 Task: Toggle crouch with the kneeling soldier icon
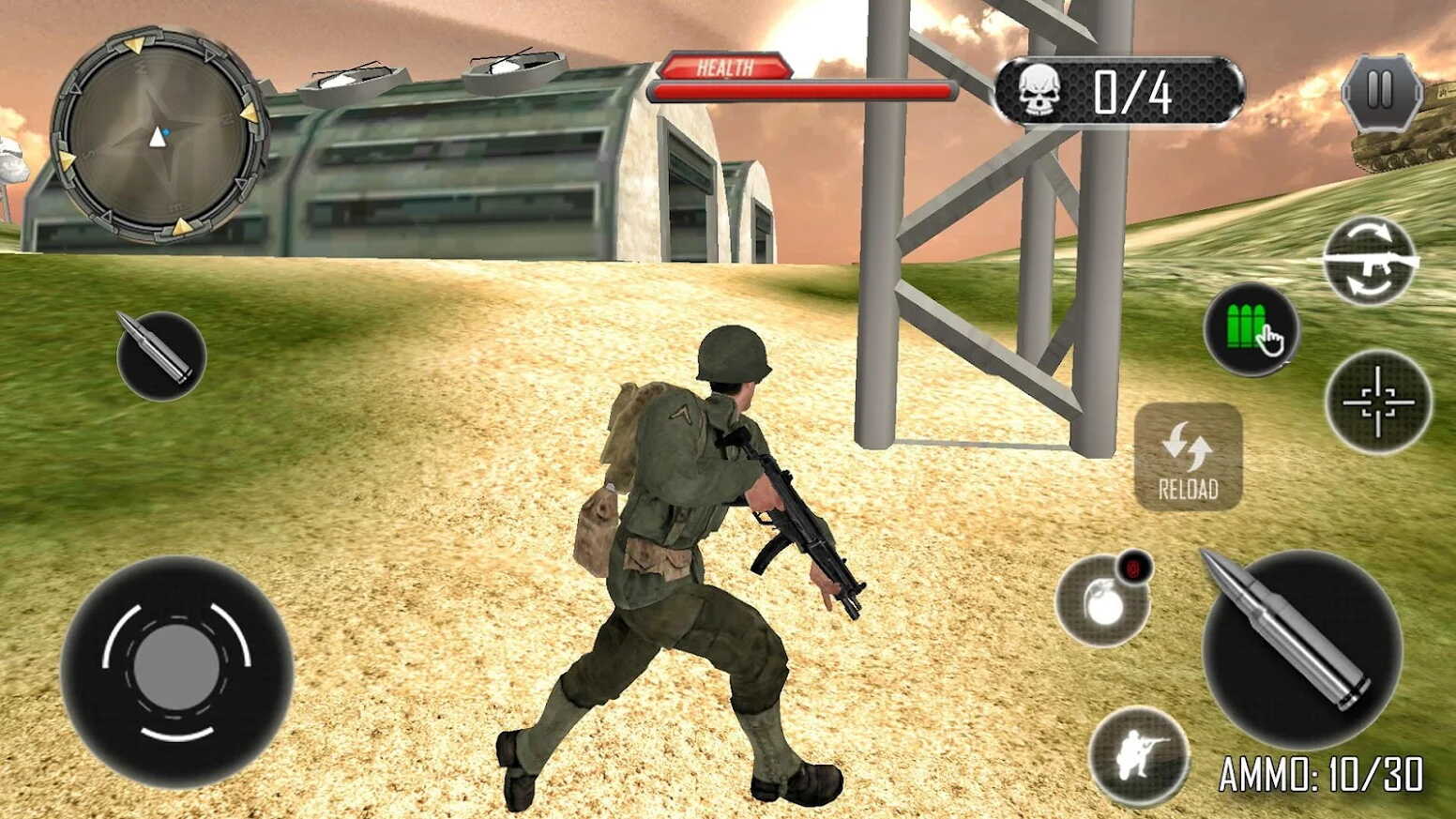pyautogui.click(x=1139, y=754)
